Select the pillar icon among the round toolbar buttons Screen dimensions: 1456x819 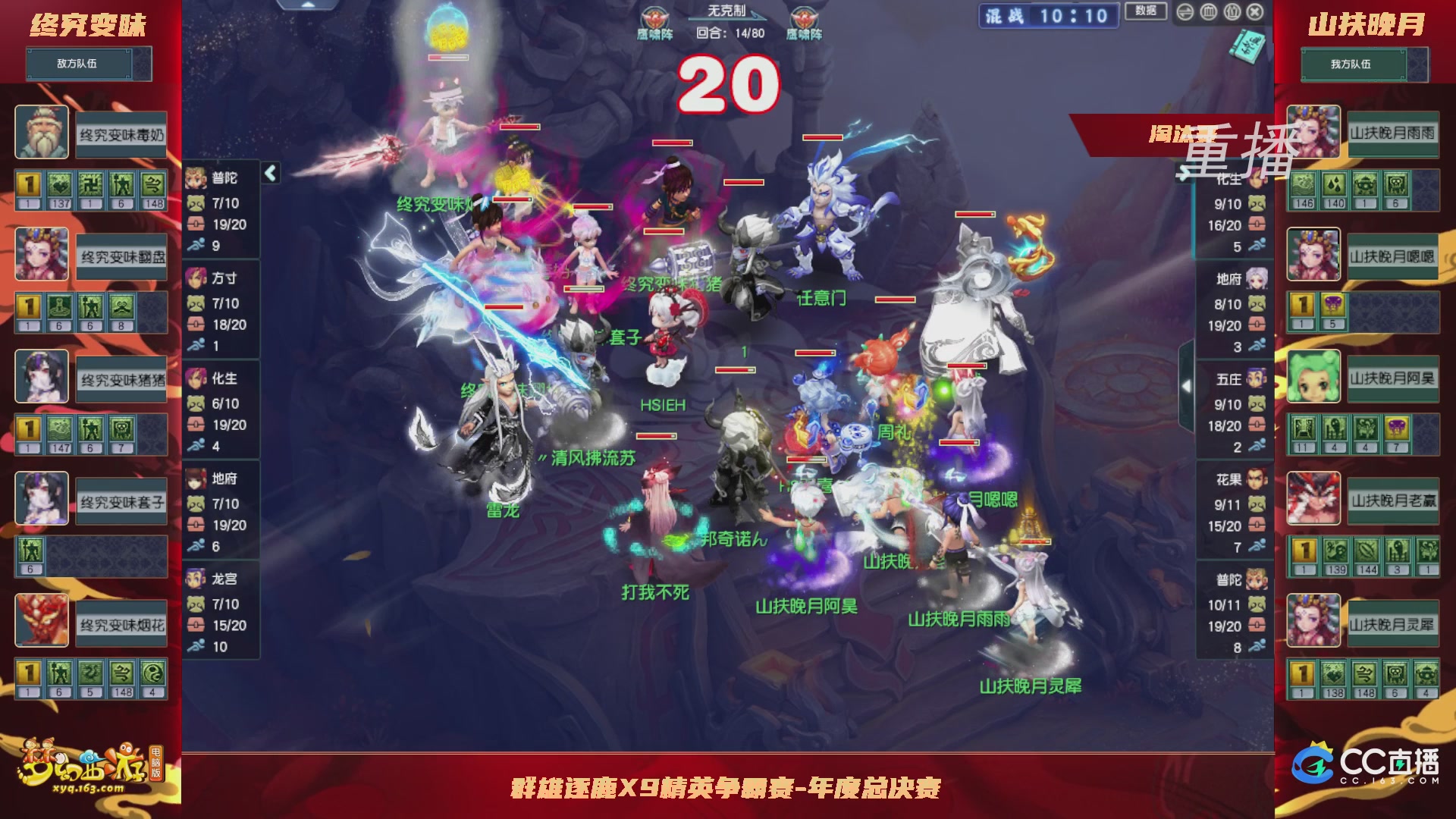pos(1233,12)
